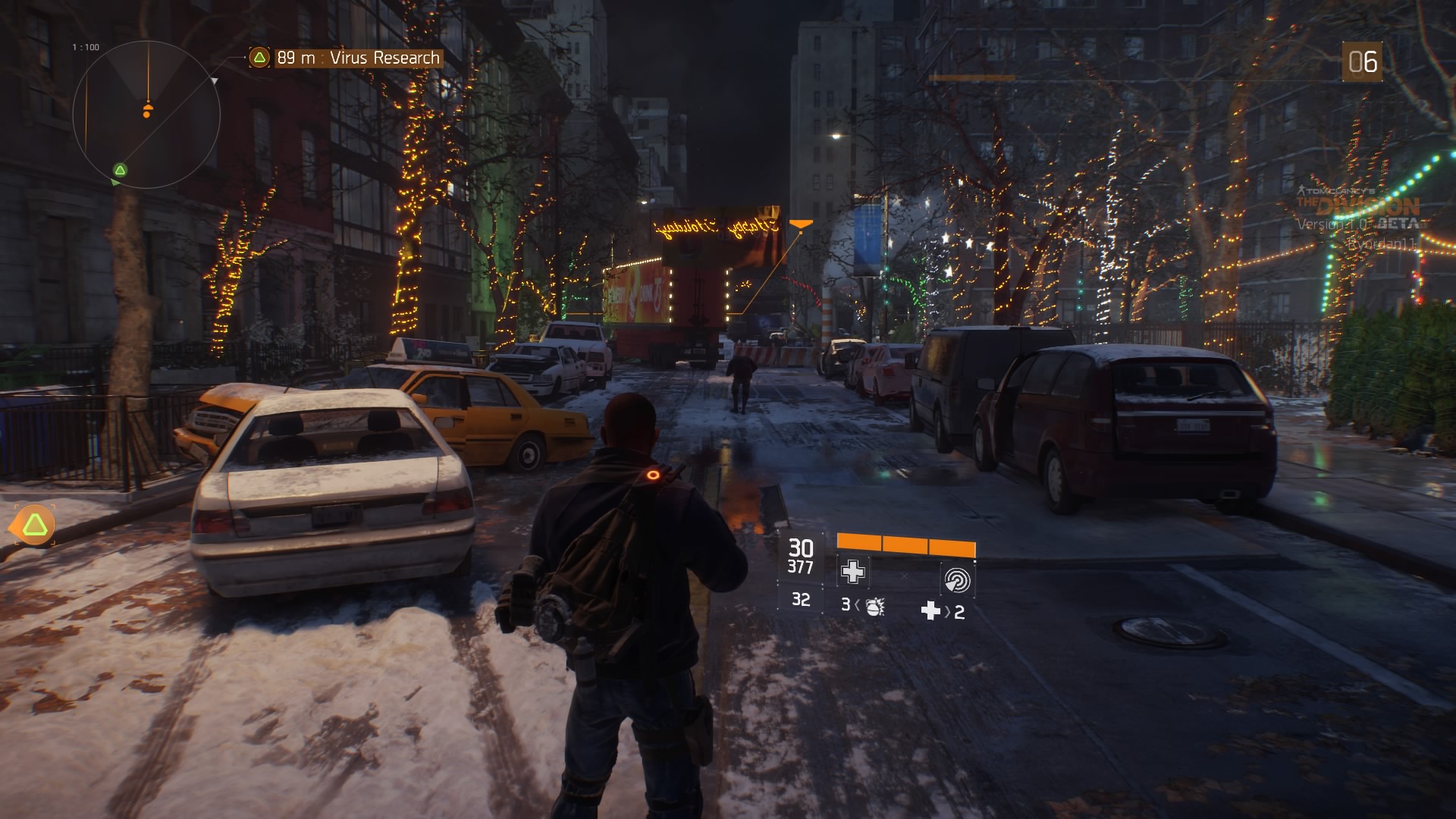
Task: Click the green triangle mission marker on the minimap
Action: [120, 170]
